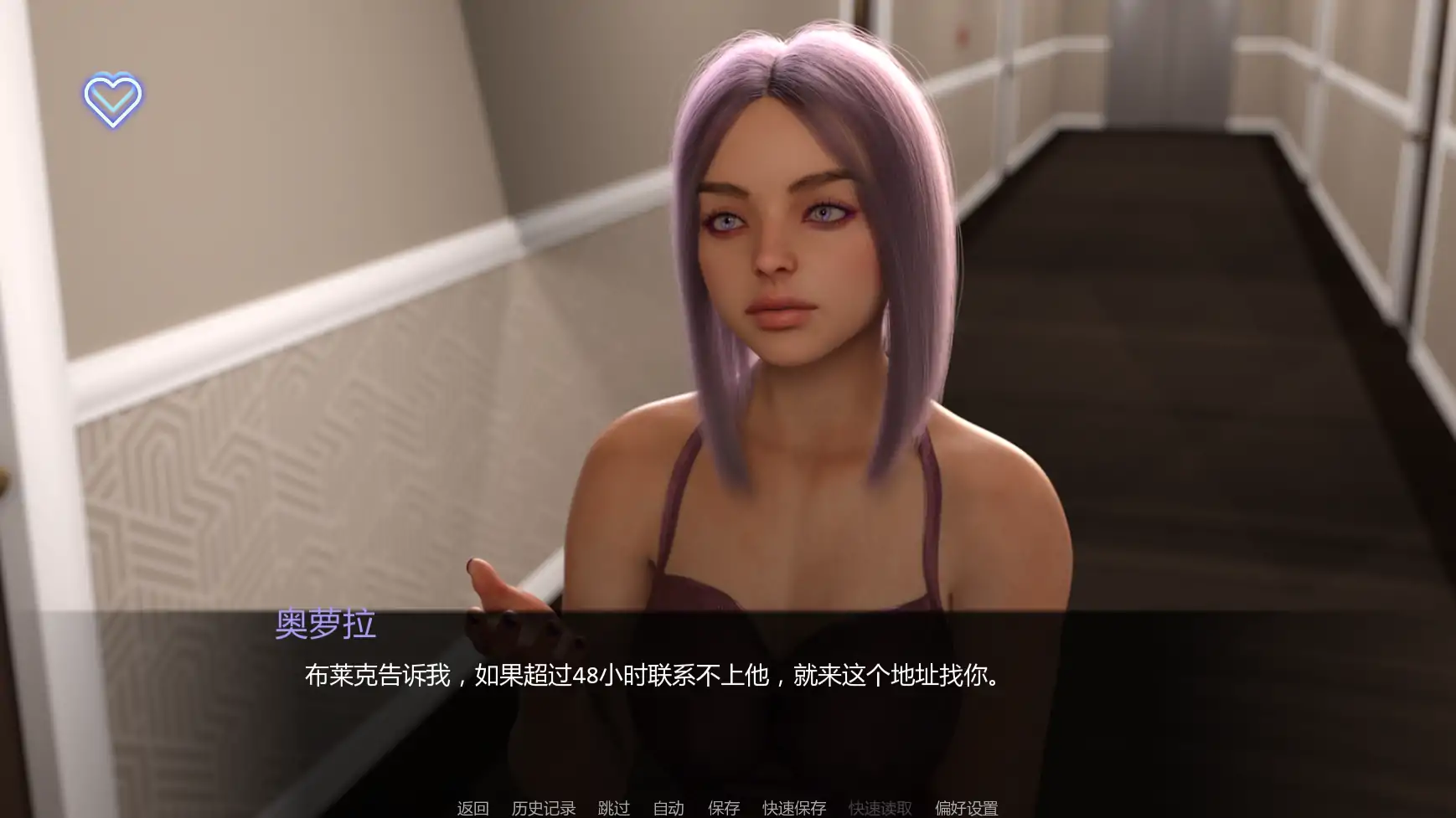Enable automatic reading via 自动

click(x=668, y=809)
